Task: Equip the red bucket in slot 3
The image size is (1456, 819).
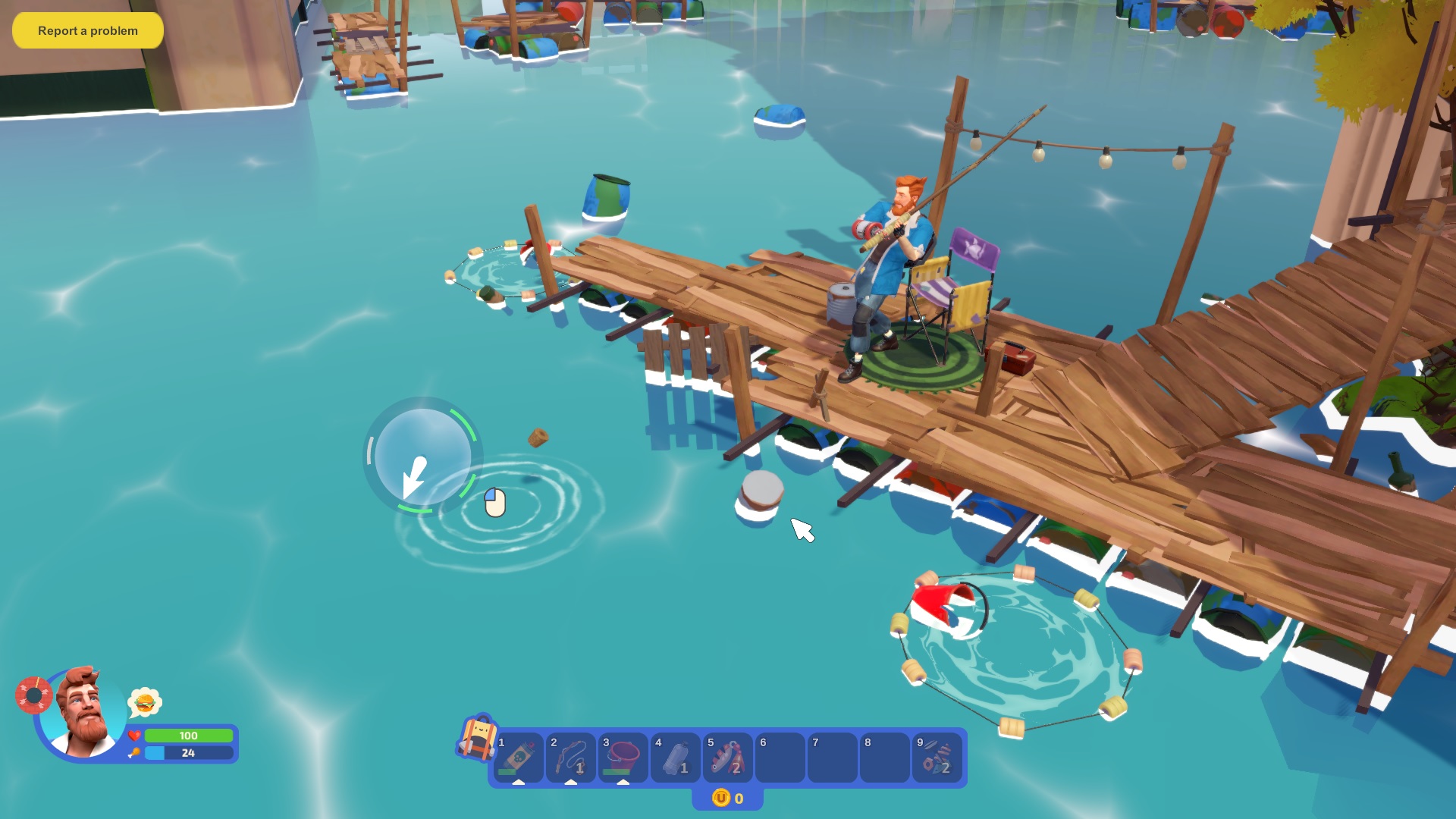Action: (623, 758)
